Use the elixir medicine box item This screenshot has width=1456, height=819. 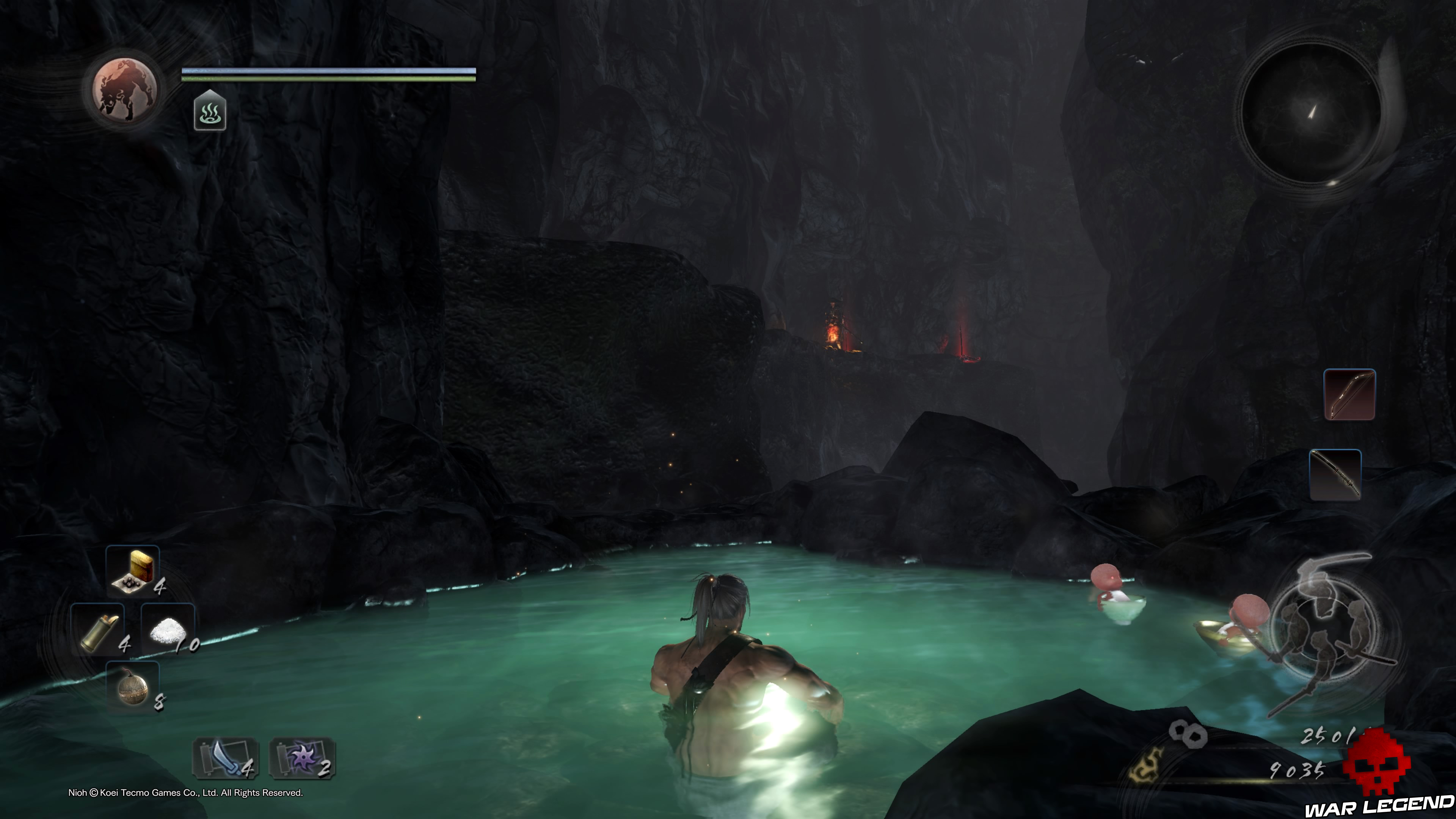[133, 571]
